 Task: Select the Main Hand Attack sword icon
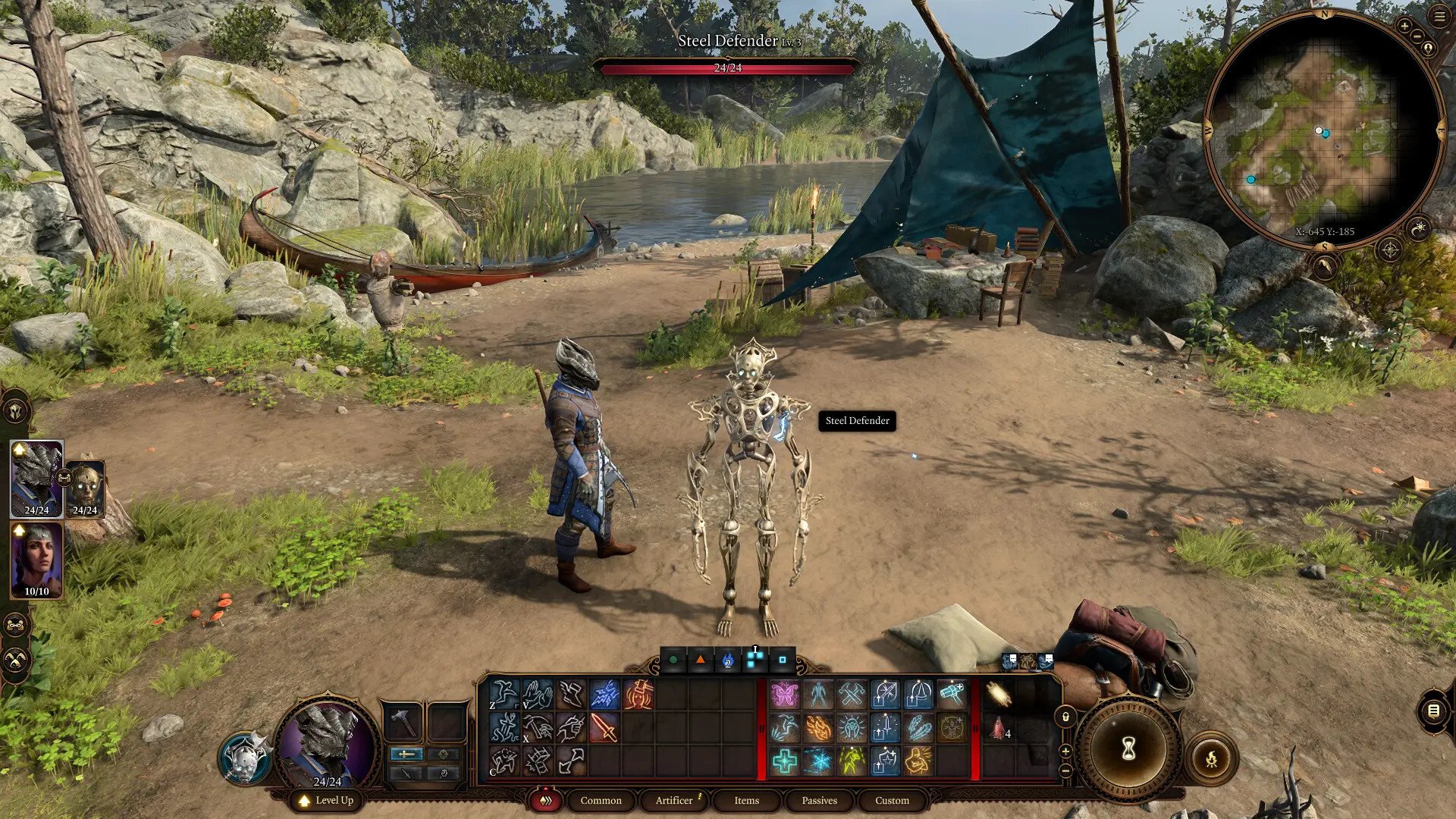(603, 728)
